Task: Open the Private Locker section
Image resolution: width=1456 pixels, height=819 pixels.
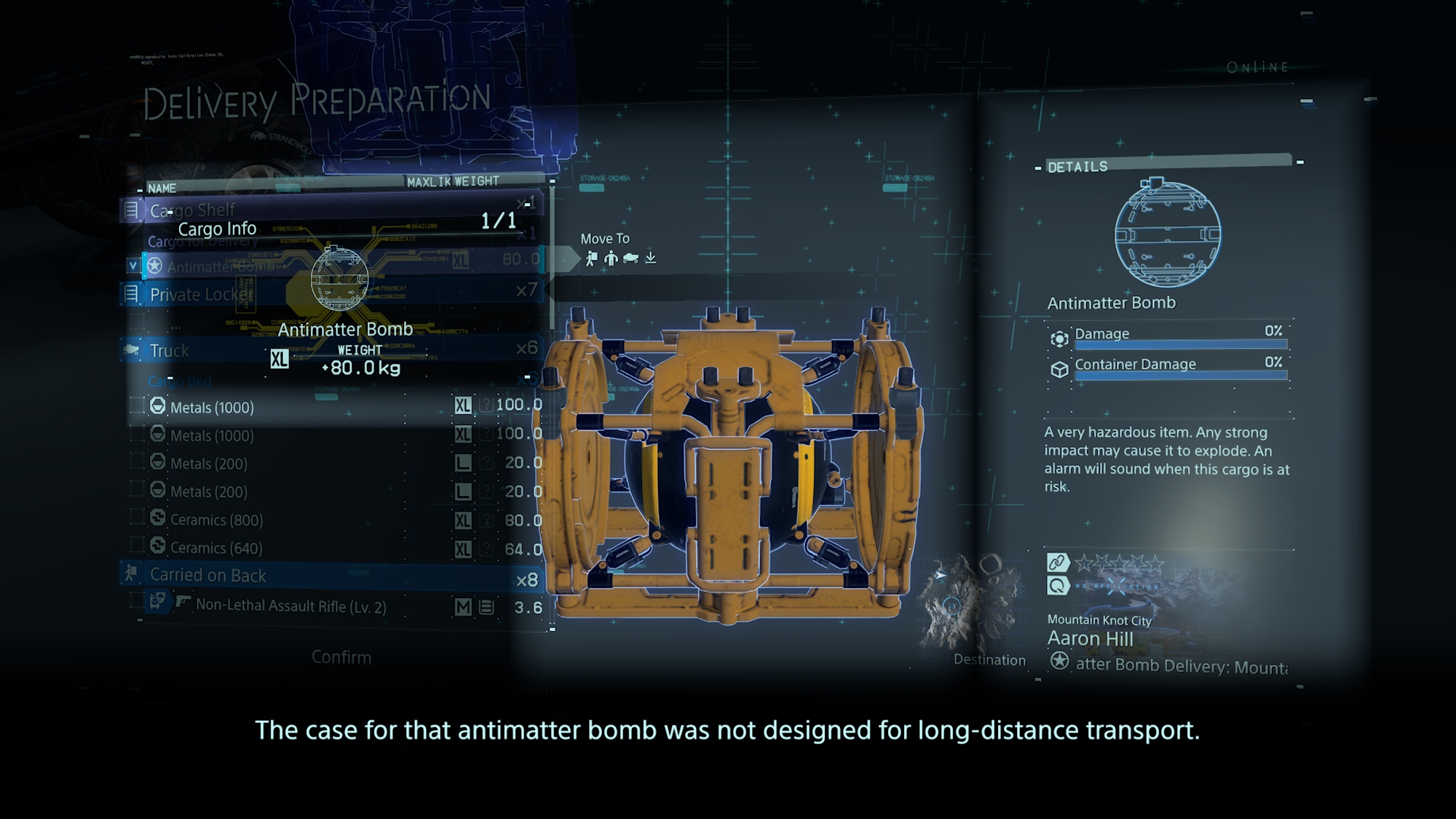Action: (x=199, y=294)
